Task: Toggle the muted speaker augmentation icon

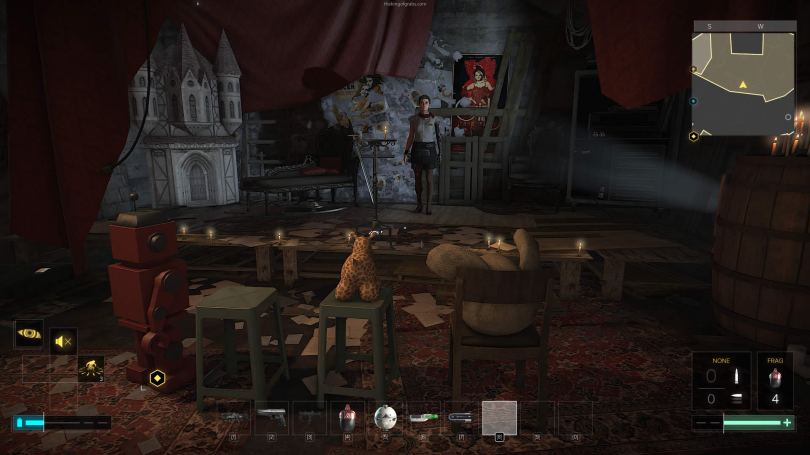Action: pyautogui.click(x=63, y=342)
